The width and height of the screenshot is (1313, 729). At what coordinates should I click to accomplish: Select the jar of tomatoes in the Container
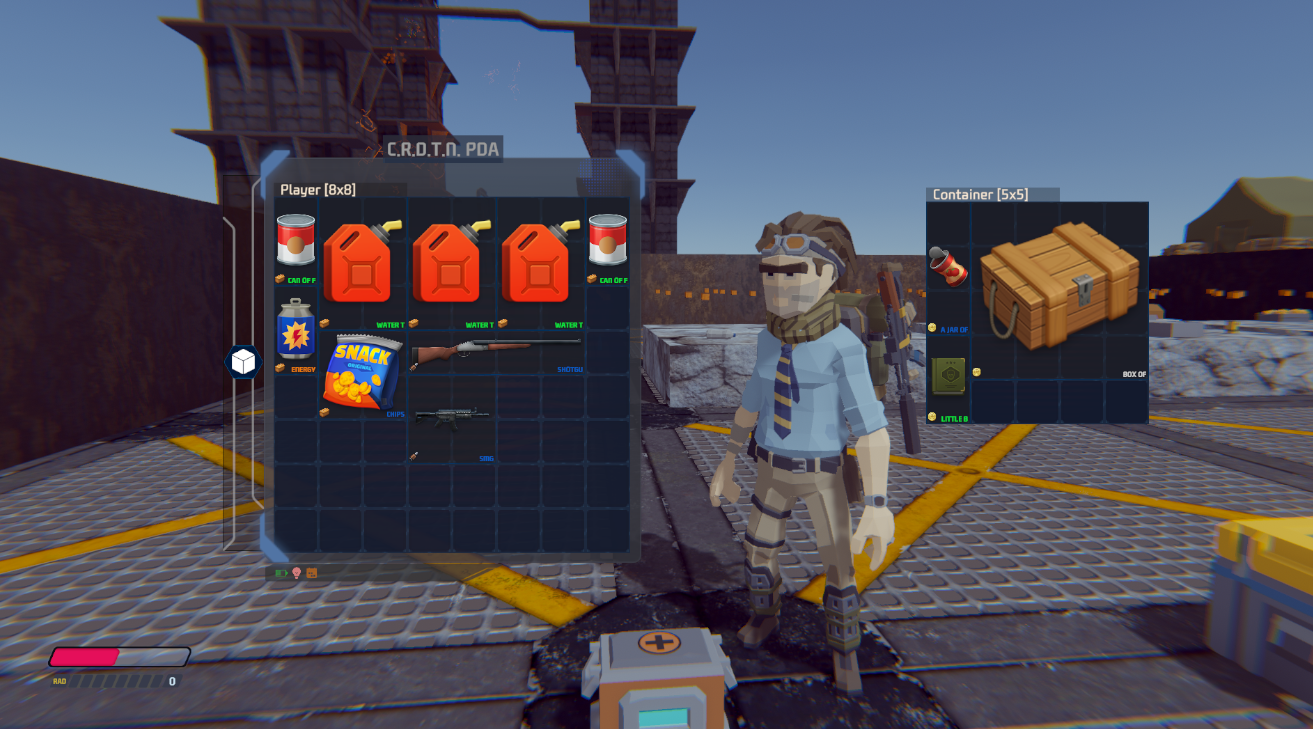tap(949, 268)
